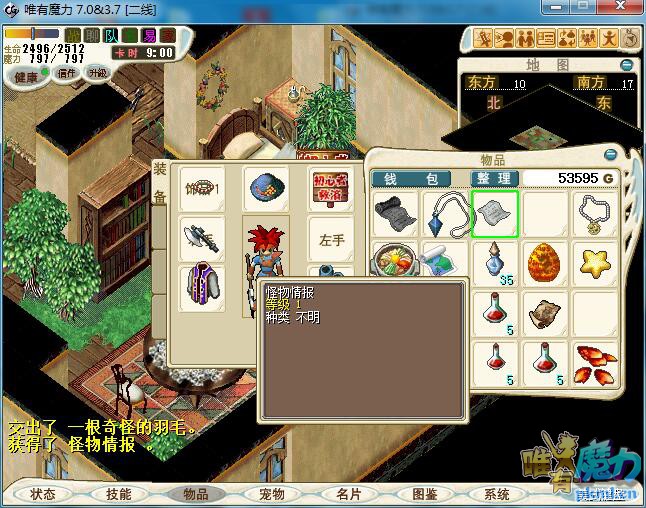Open the 图鉴 illustrated guide panel

pyautogui.click(x=424, y=494)
